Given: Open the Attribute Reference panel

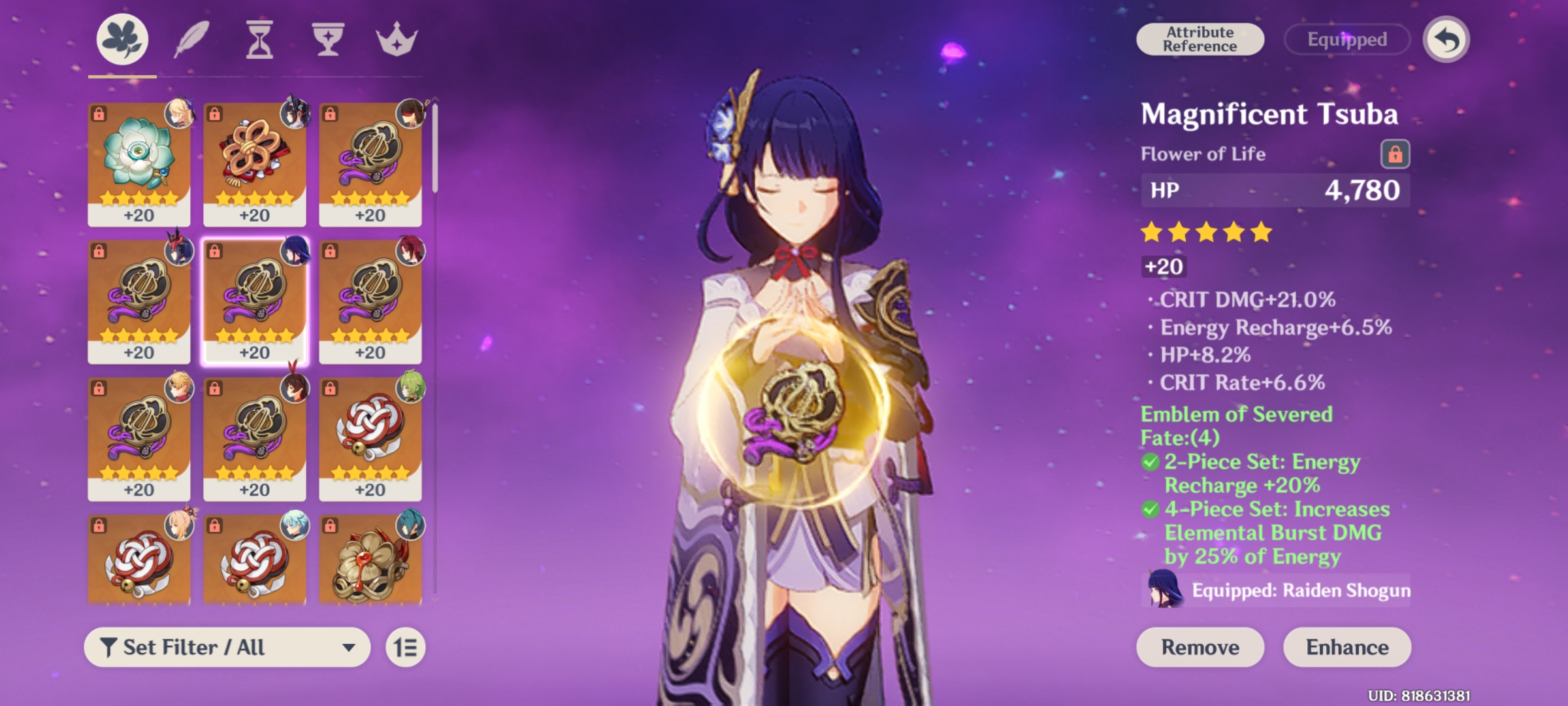Looking at the screenshot, I should point(1200,41).
